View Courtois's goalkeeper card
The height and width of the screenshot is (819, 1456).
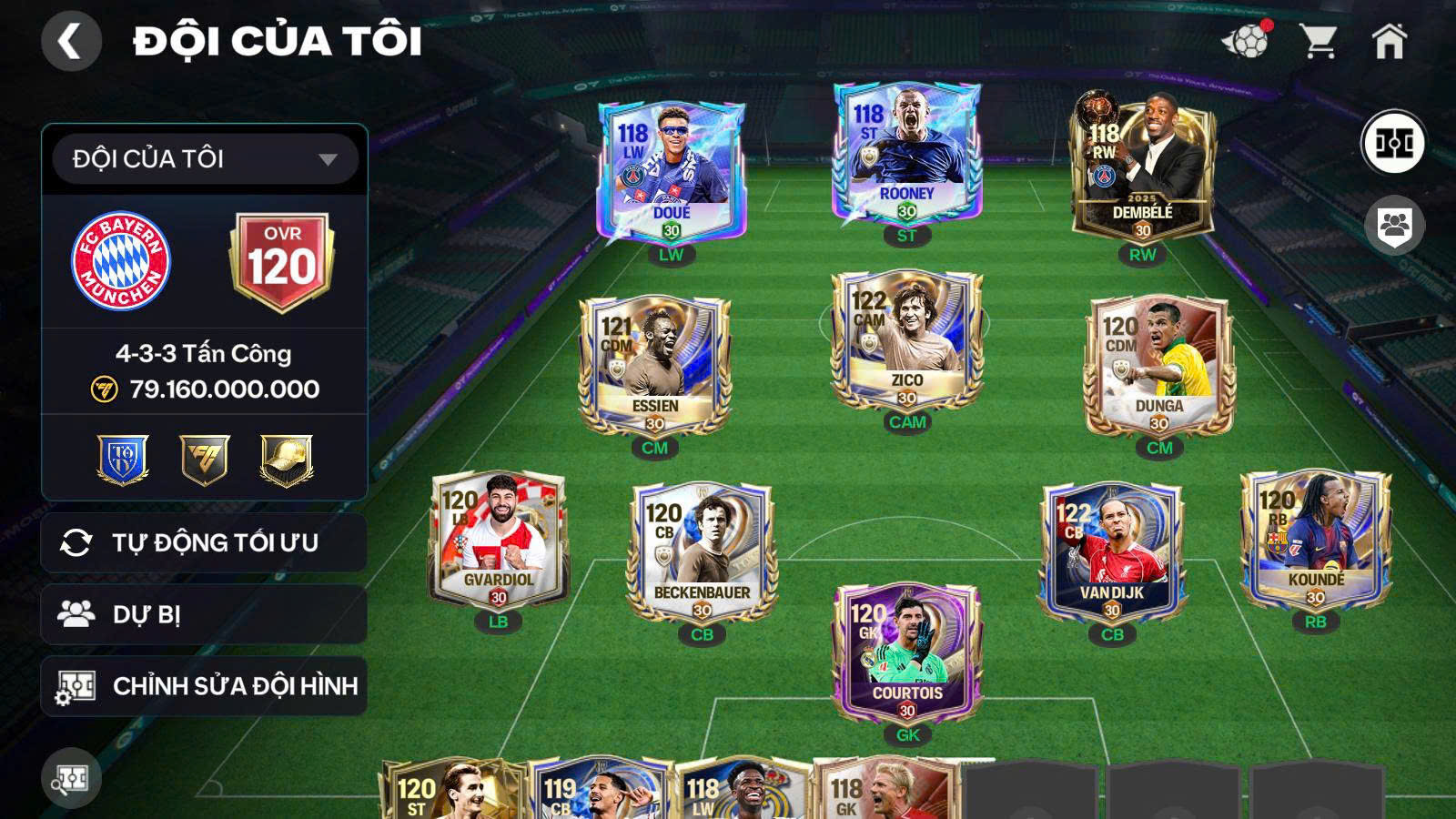coord(905,655)
